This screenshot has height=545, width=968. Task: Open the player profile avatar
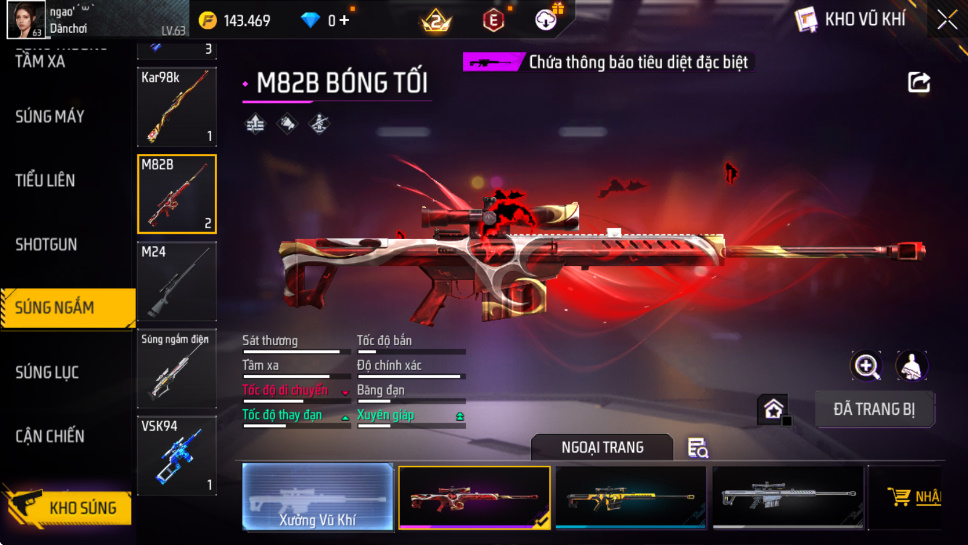click(25, 19)
